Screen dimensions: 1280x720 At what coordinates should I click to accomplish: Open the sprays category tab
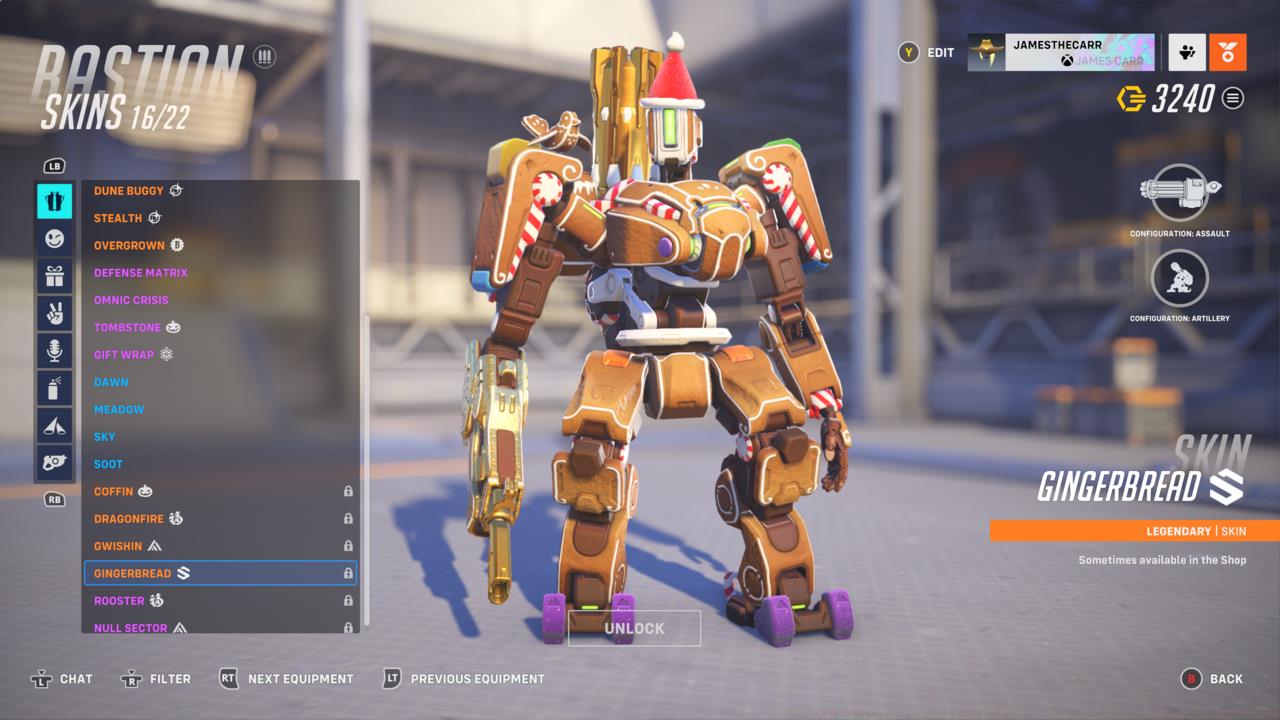[54, 388]
